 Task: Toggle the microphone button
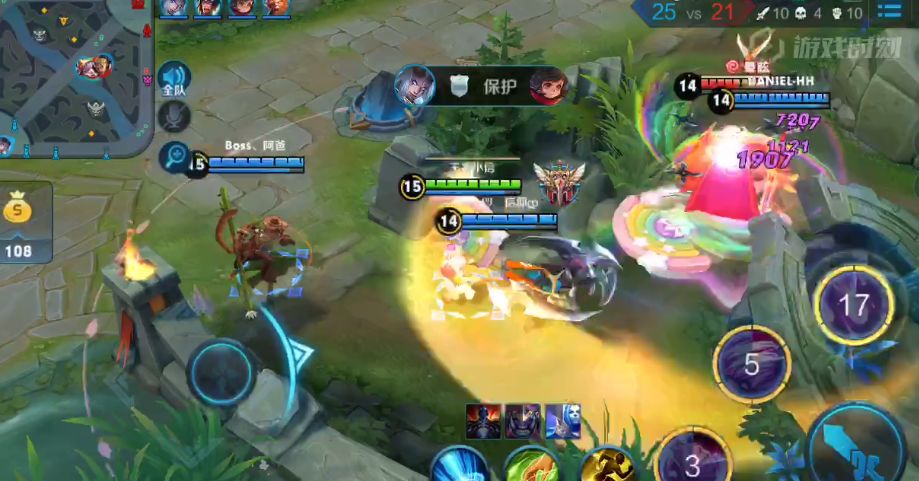point(174,117)
